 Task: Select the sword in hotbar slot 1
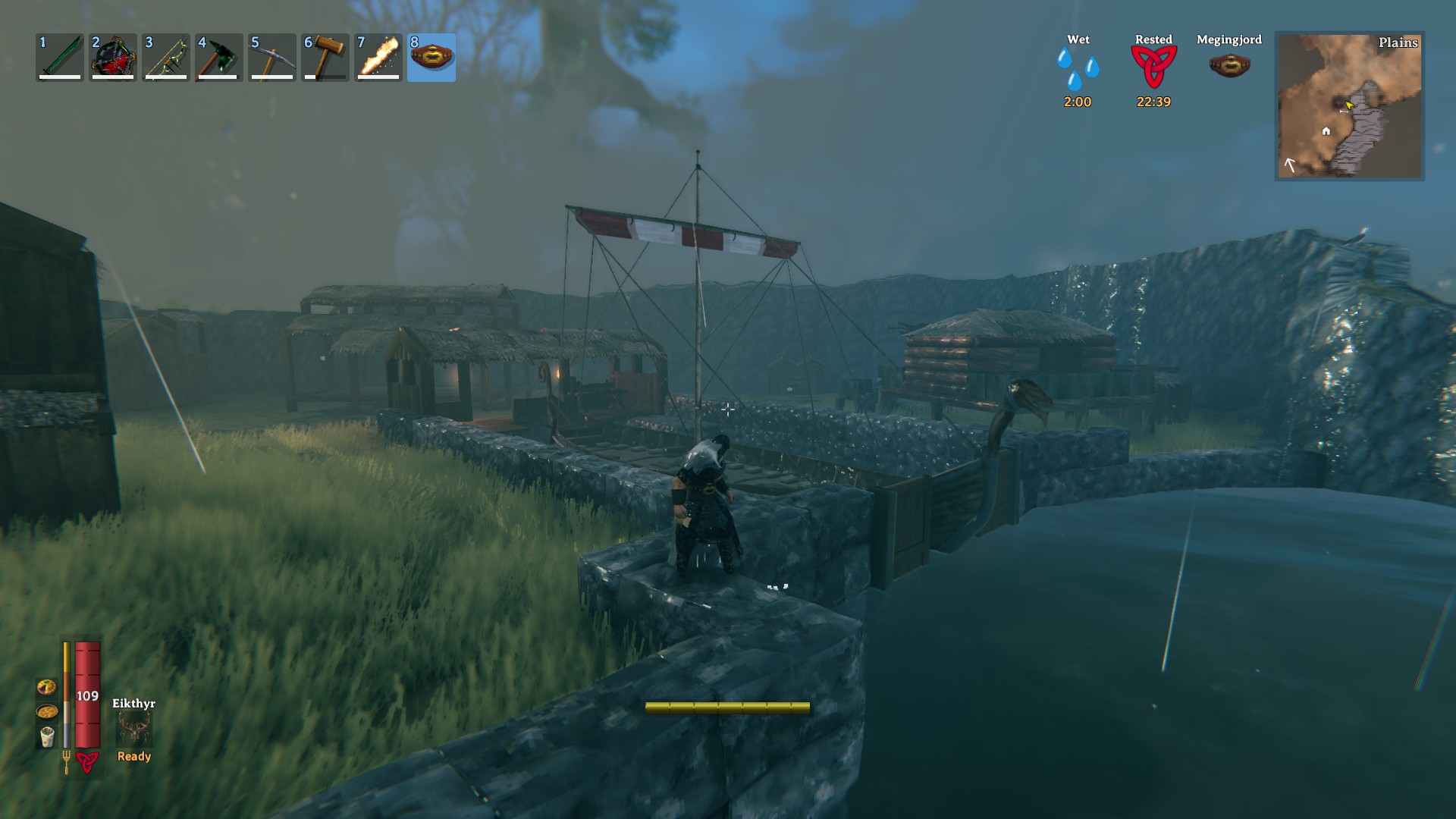(x=58, y=57)
